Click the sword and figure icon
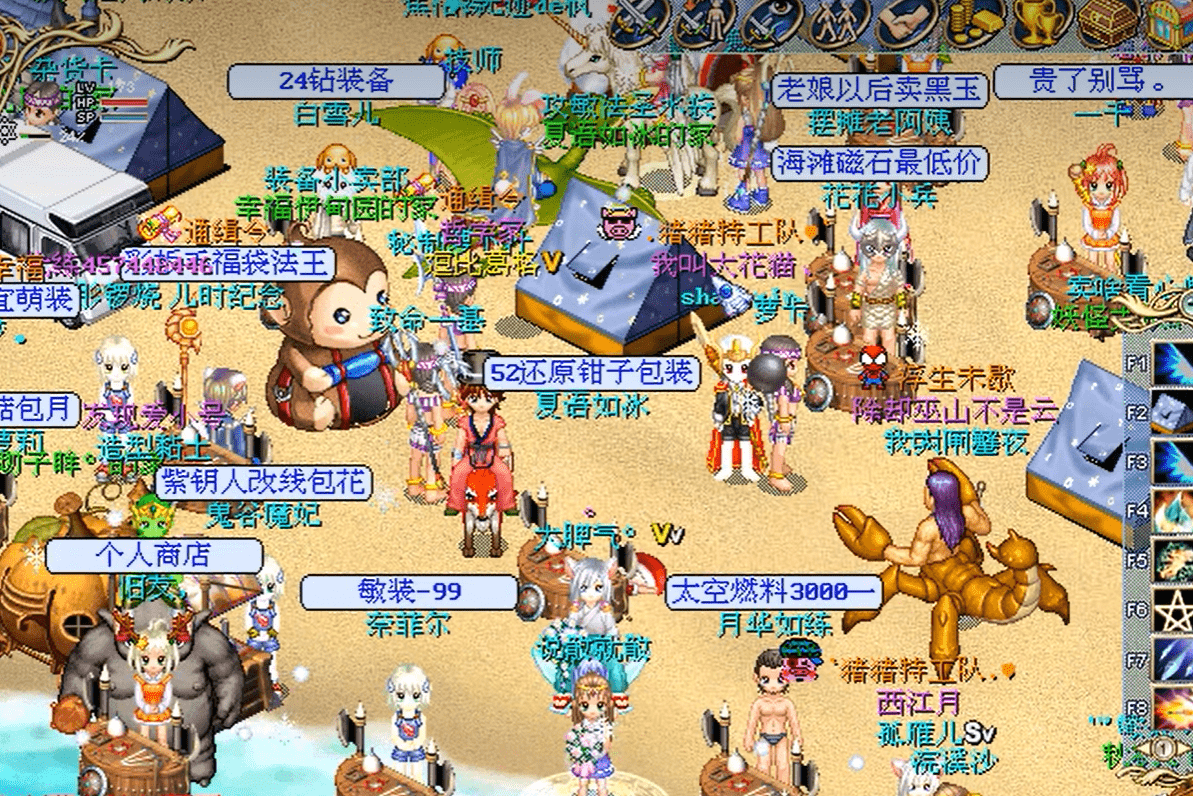 click(704, 22)
